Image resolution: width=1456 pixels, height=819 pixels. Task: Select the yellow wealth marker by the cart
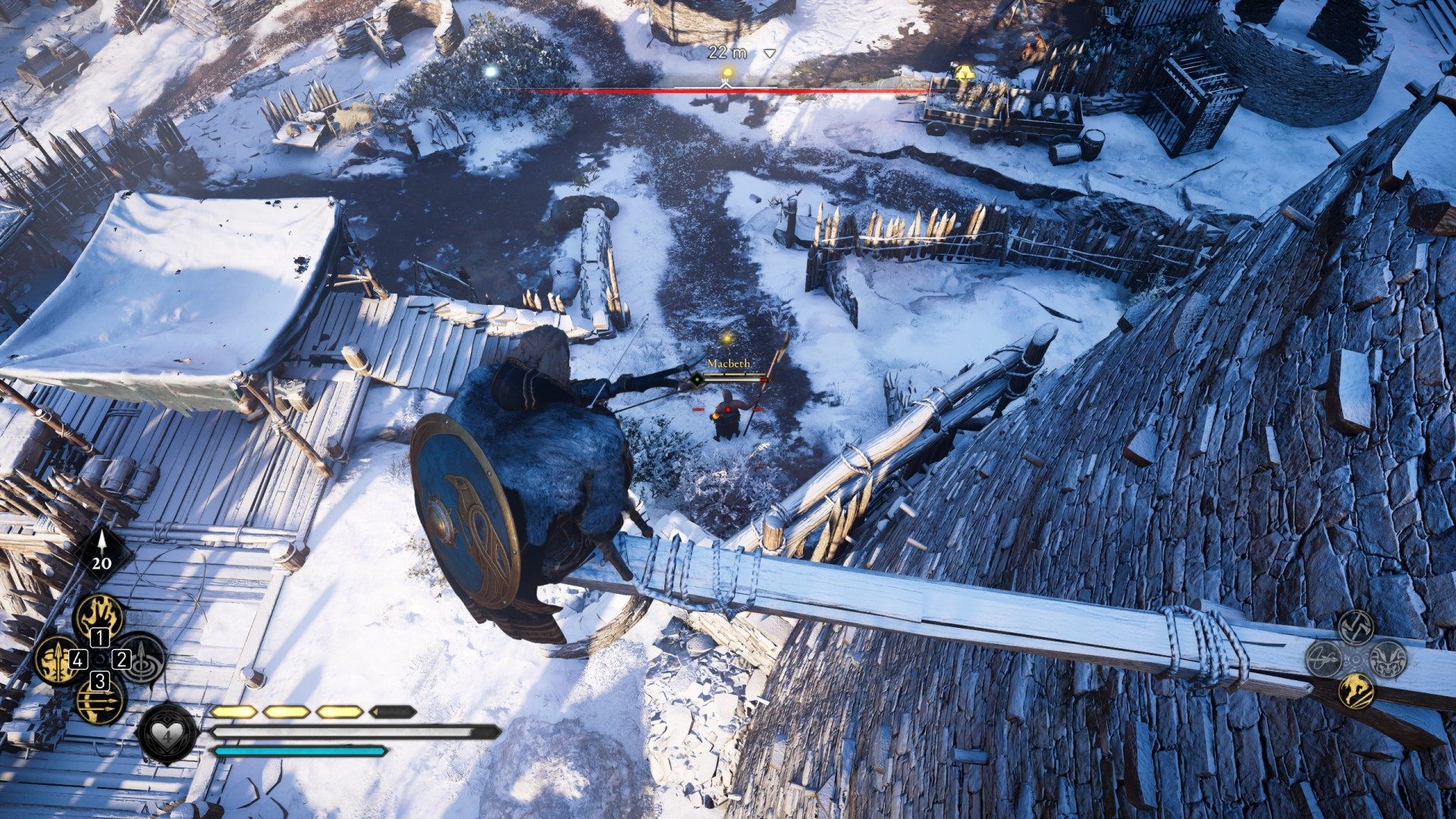coord(964,73)
